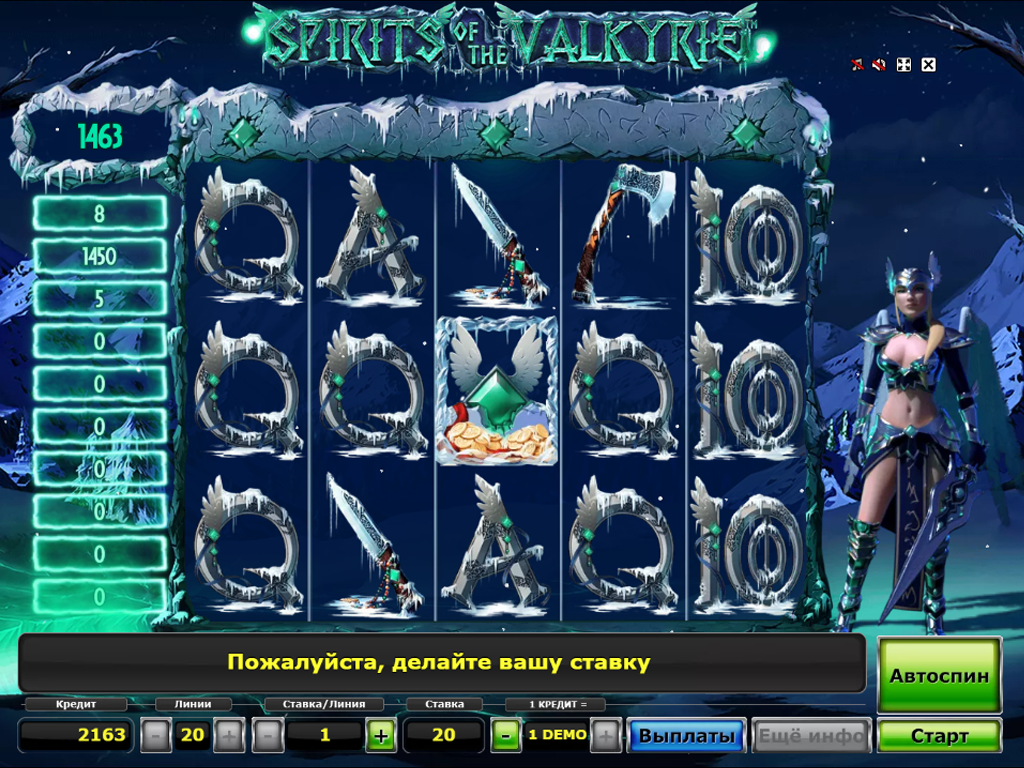Lower the bet per line (Ставка/Линия)
The height and width of the screenshot is (768, 1024).
267,736
